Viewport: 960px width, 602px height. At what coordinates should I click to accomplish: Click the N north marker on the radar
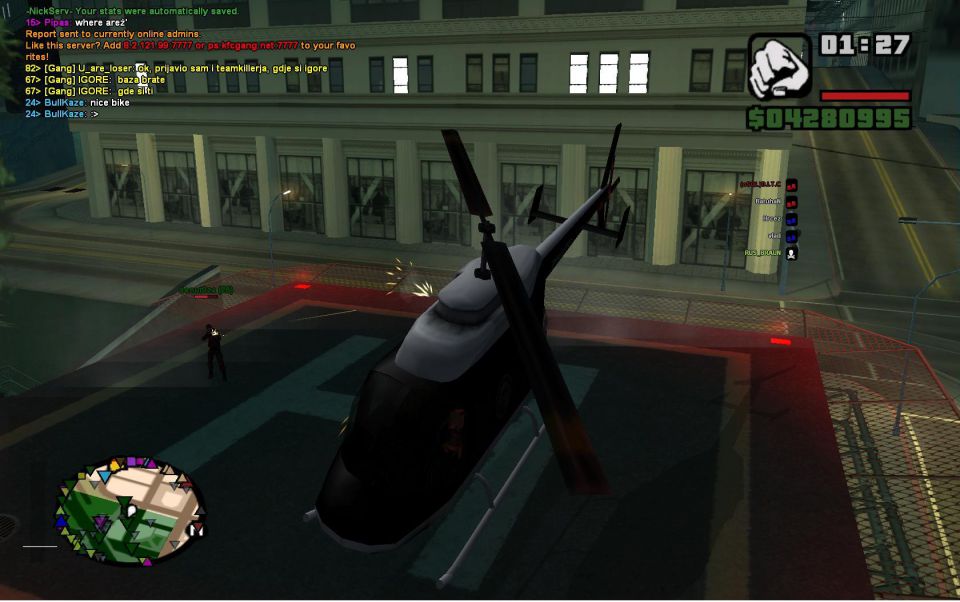194,530
